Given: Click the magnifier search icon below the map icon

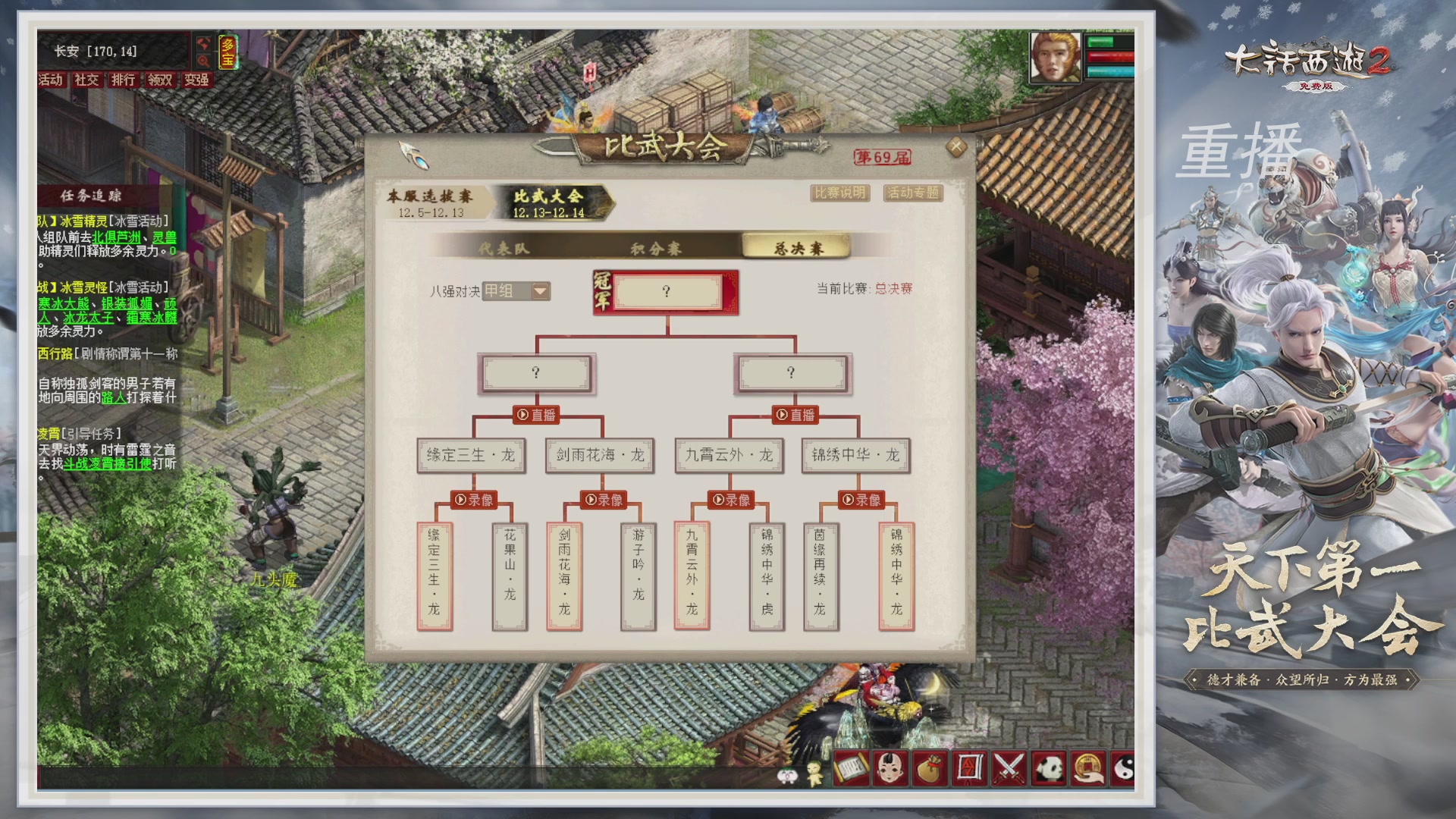Looking at the screenshot, I should pyautogui.click(x=203, y=61).
